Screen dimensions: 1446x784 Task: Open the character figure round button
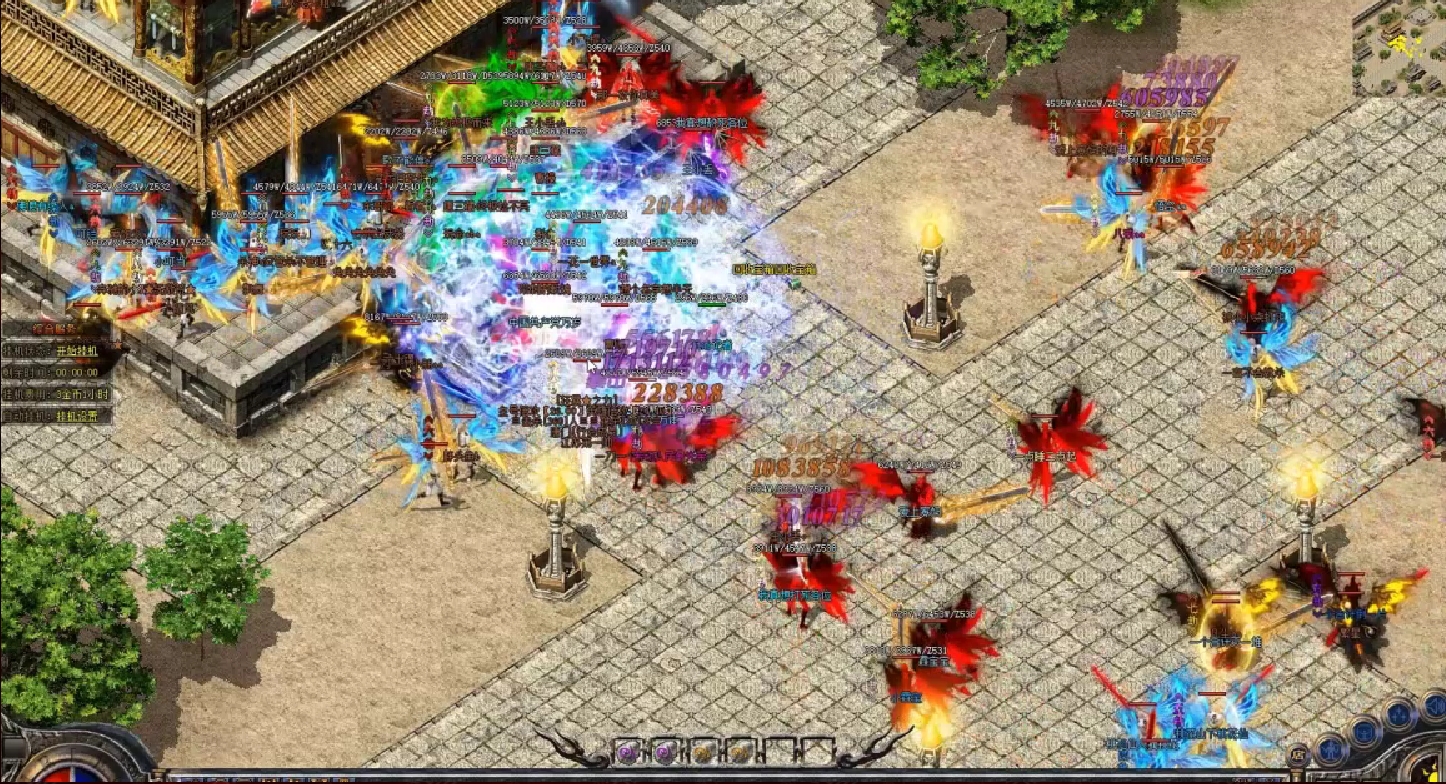click(x=1330, y=751)
